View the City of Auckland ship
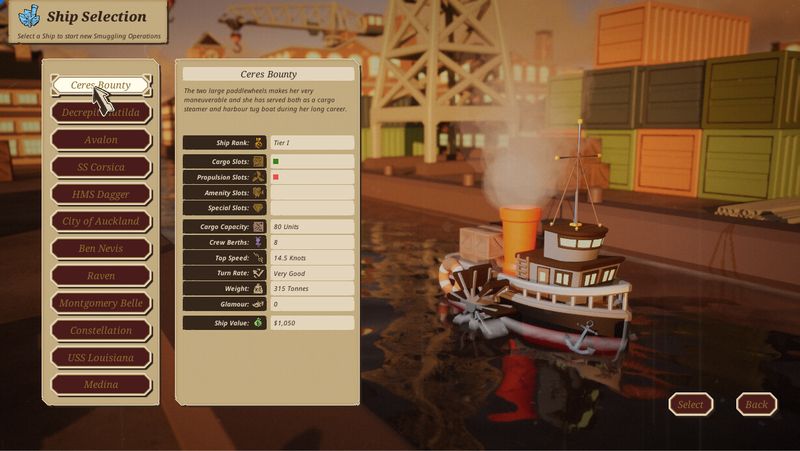This screenshot has height=451, width=800. (x=101, y=221)
